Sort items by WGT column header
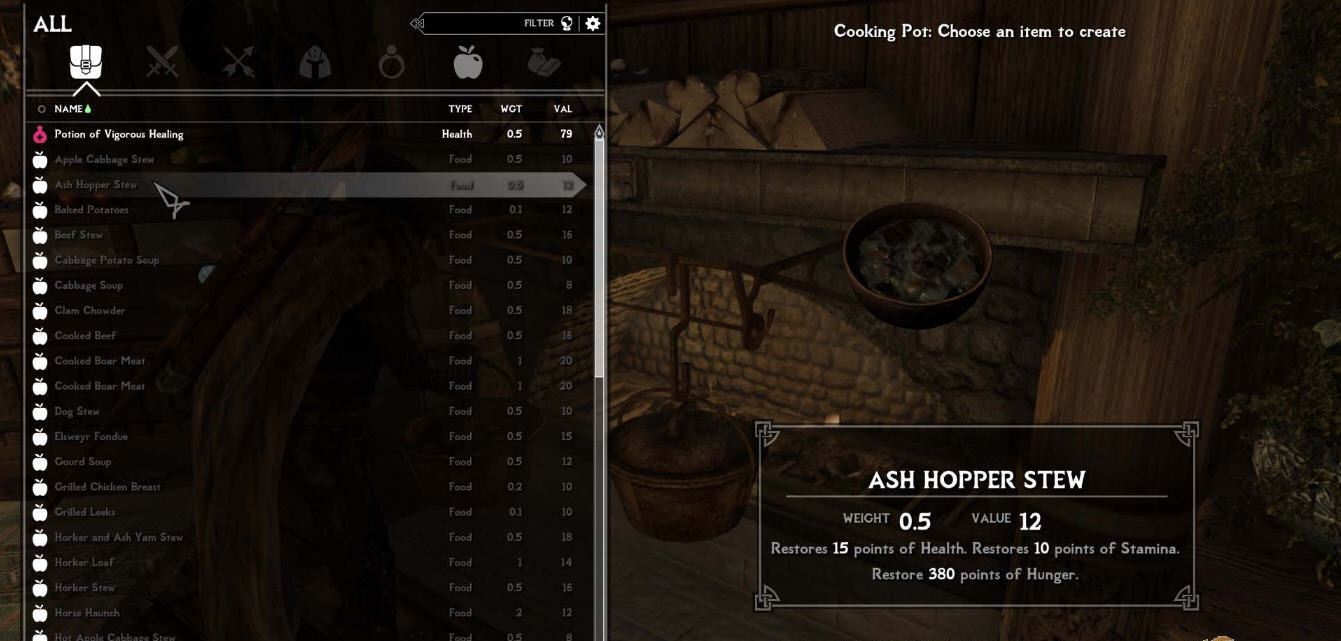This screenshot has height=641, width=1341. click(511, 109)
